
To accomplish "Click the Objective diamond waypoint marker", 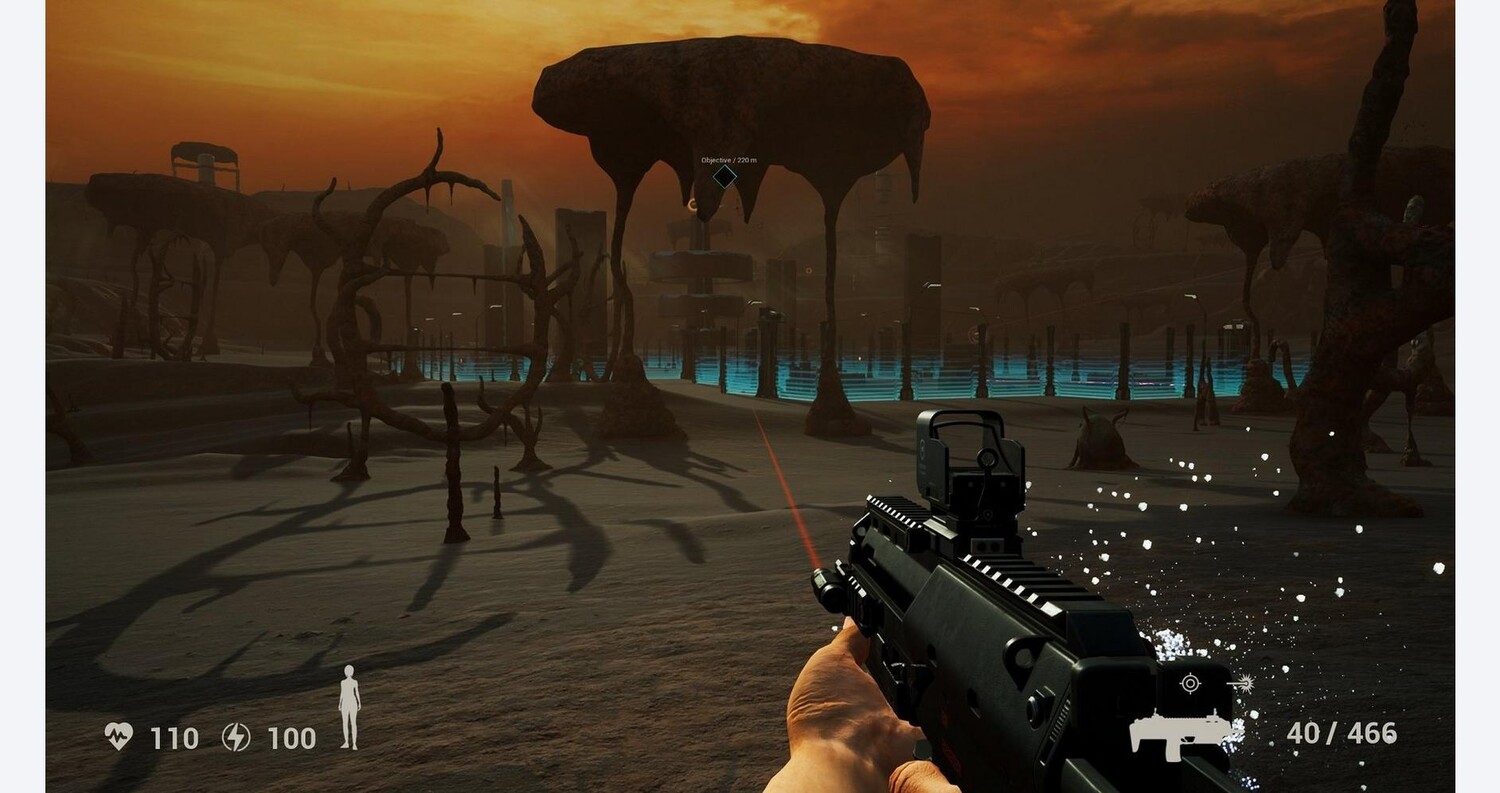I will tap(724, 178).
